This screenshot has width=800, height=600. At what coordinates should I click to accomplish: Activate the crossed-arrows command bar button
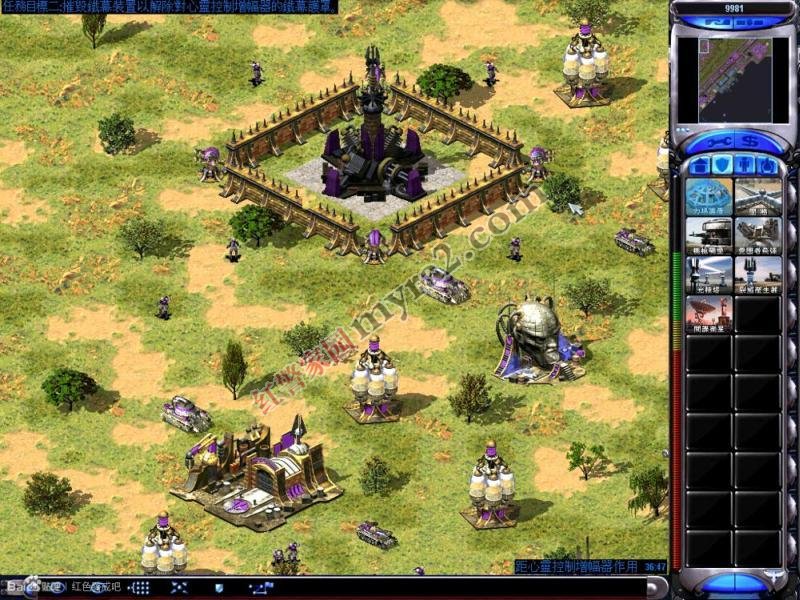(180, 588)
